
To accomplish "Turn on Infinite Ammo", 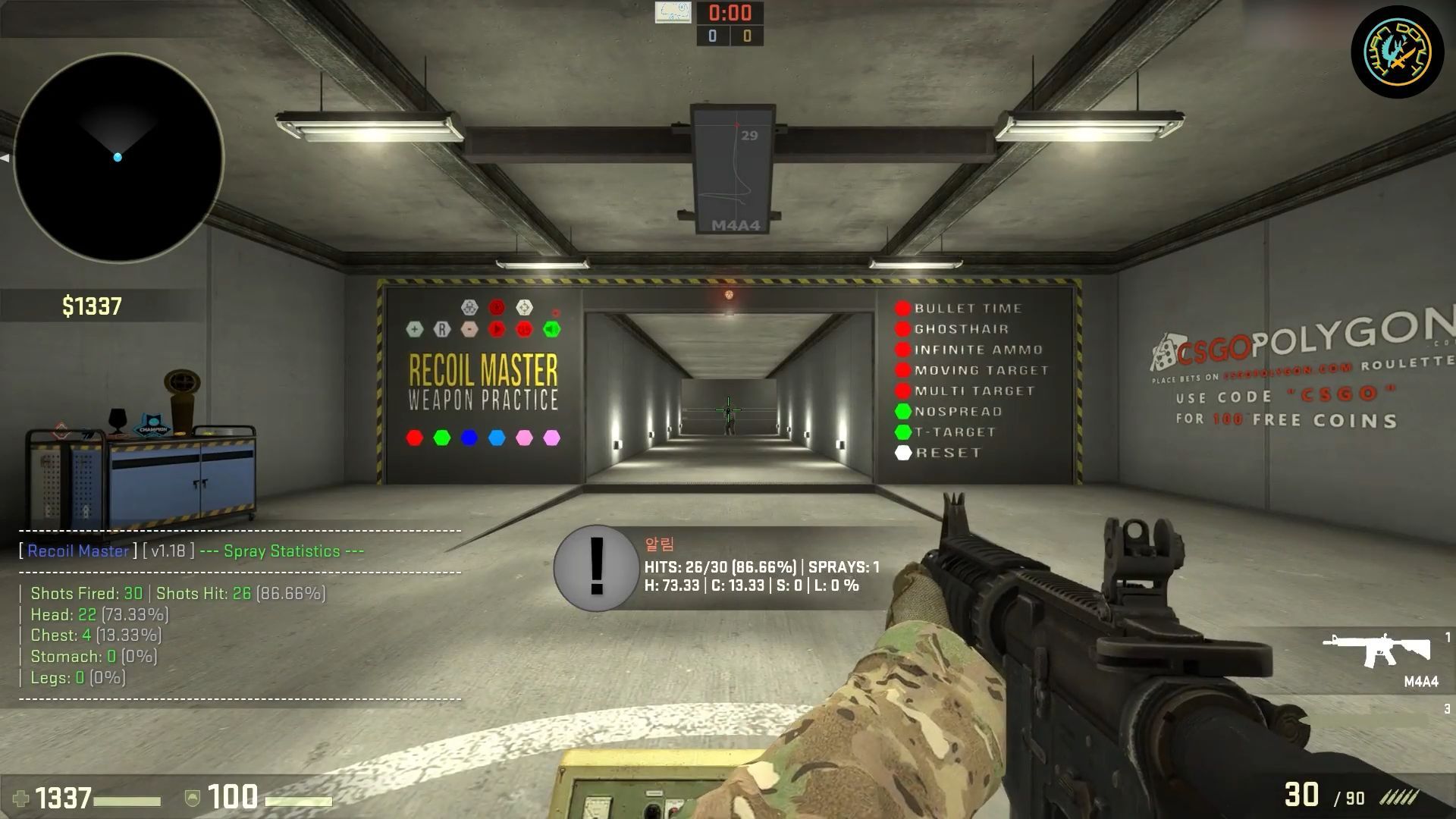I will 902,350.
